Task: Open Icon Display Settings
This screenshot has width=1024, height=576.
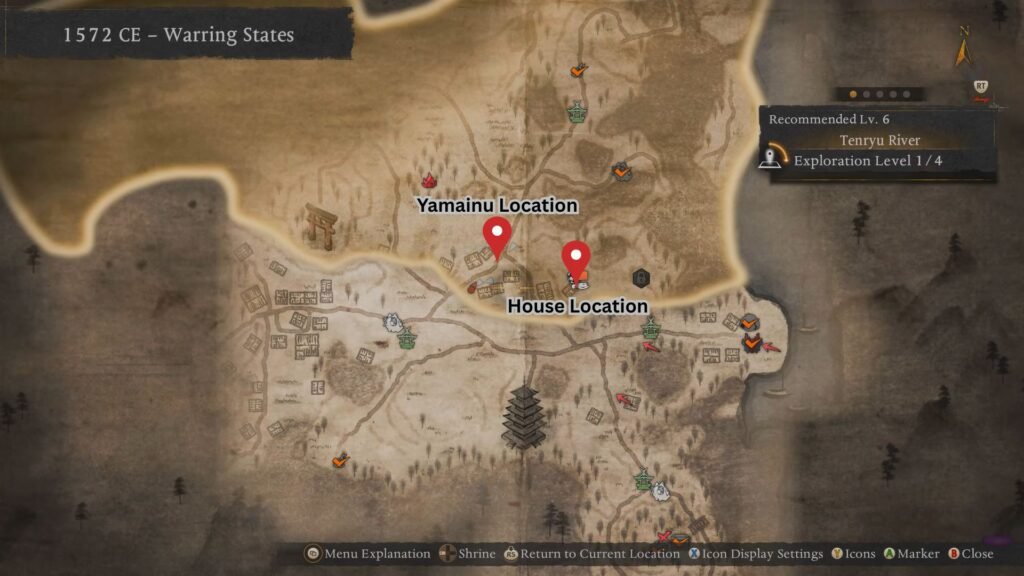Action: [754, 553]
